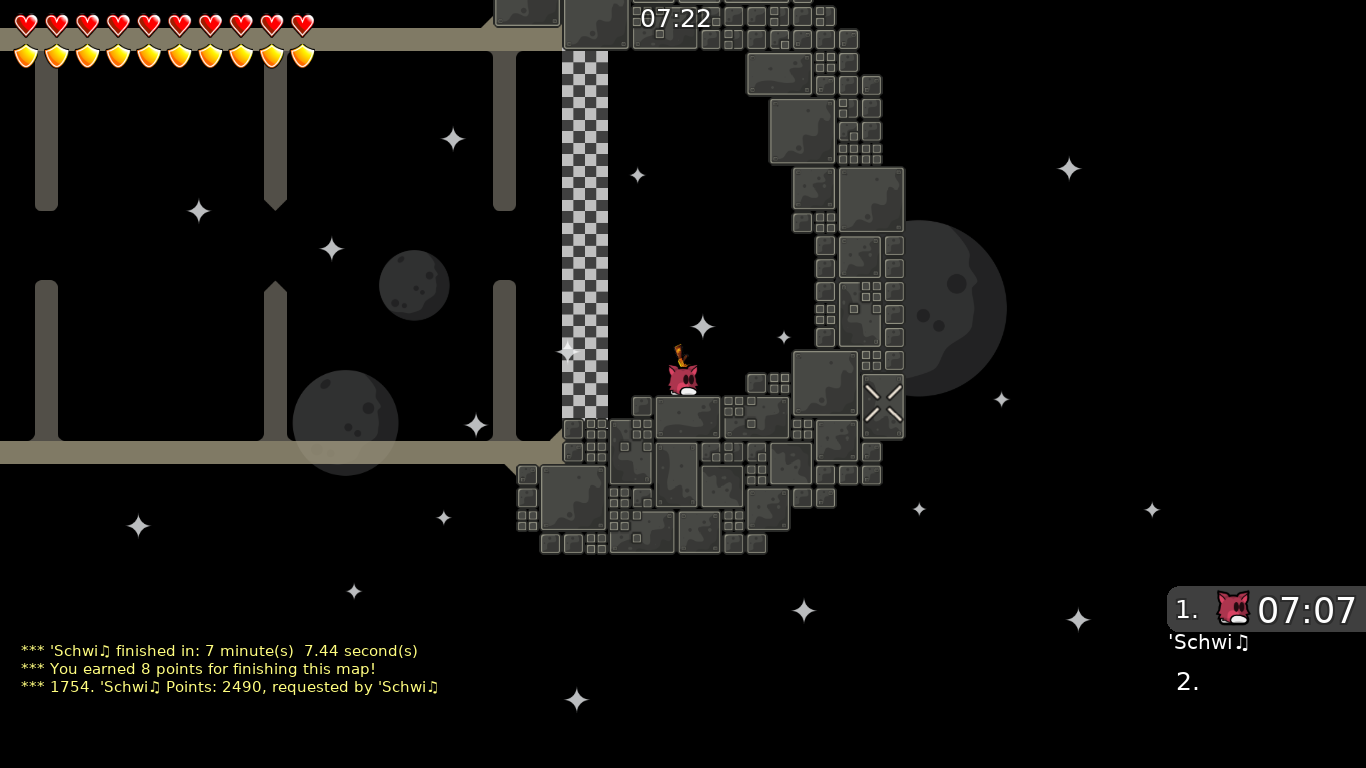This screenshot has height=768, width=1366.
Task: Select the fifth heart in the health bar
Action: (x=148, y=22)
